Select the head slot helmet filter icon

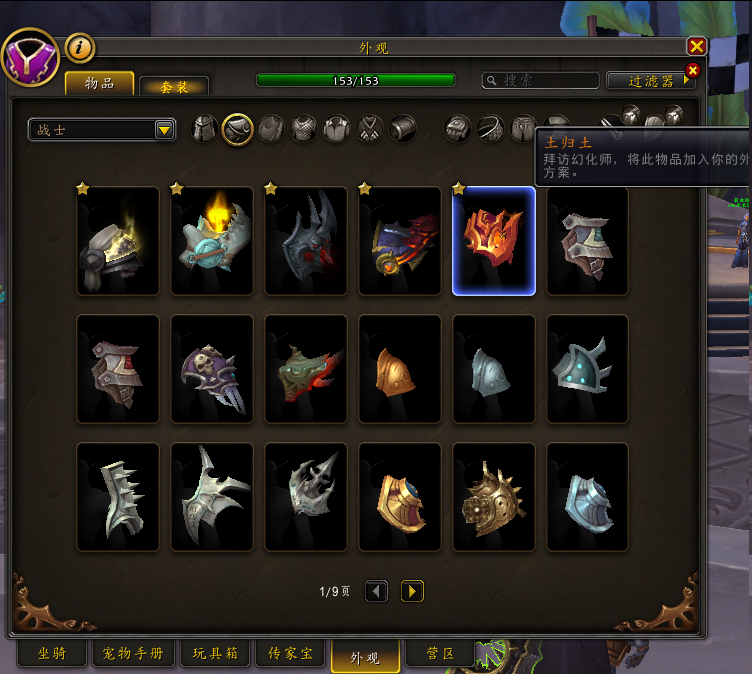pos(204,129)
